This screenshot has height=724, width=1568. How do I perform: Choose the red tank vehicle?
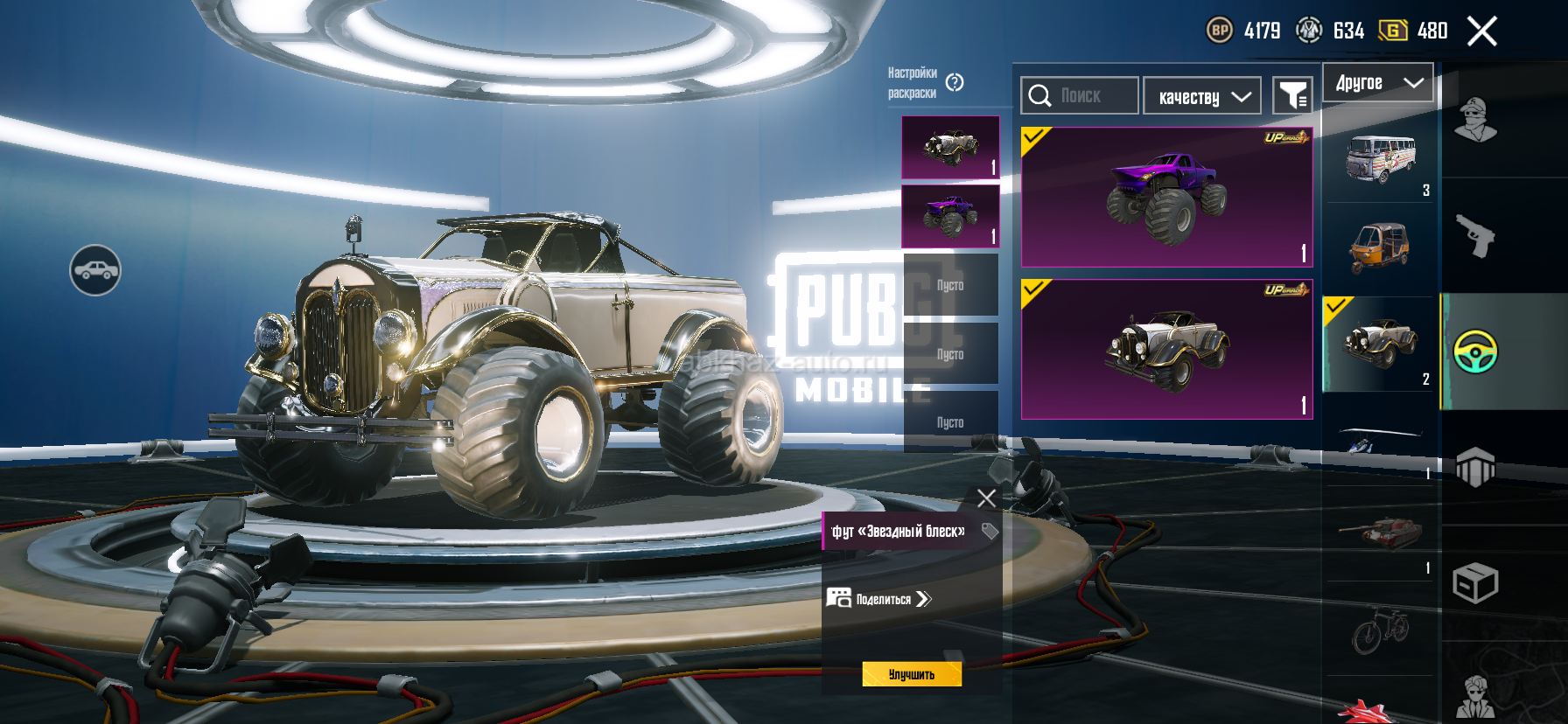1380,531
